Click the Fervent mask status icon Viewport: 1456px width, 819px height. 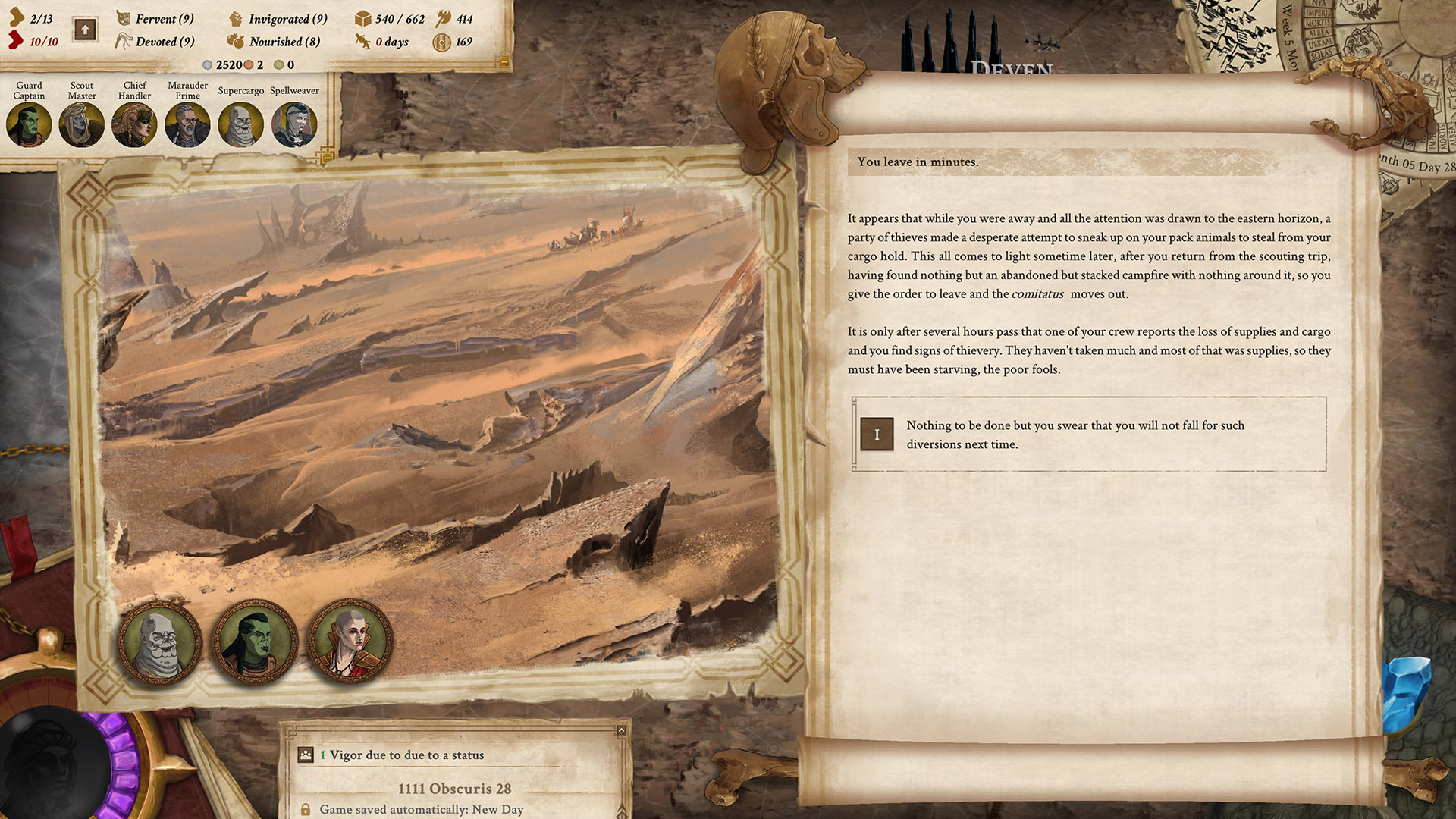[122, 19]
